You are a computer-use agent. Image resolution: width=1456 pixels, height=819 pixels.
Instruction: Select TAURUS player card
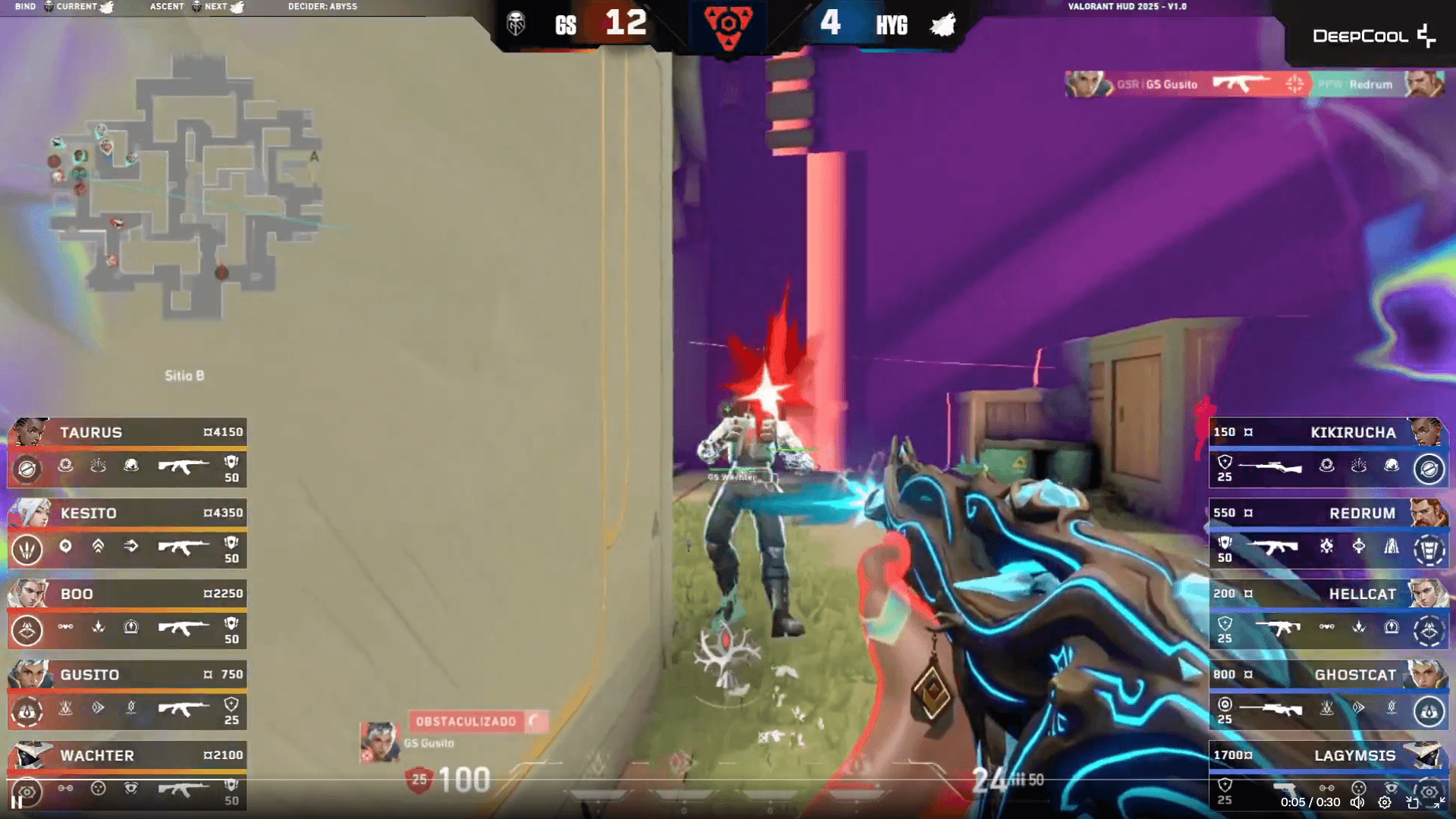pos(127,453)
